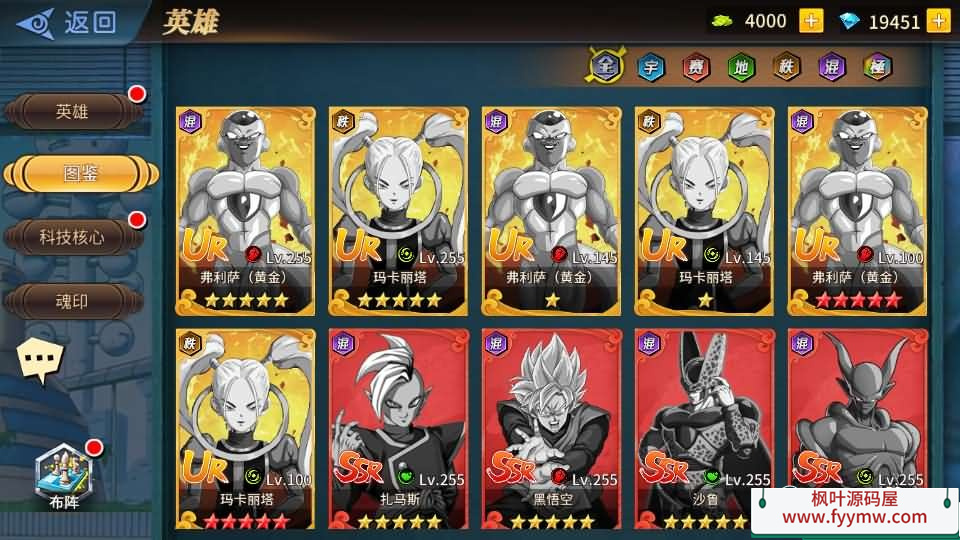Switch to the 图鉴 side menu
Viewport: 960px width, 540px height.
point(82,173)
